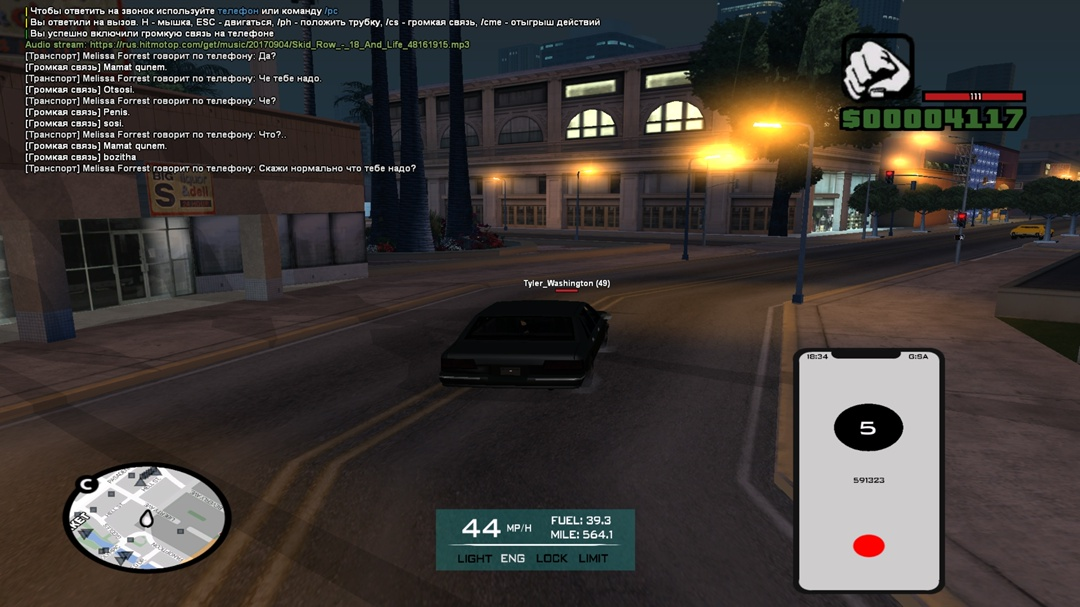Screen dimensions: 1080x607
Task: Toggle the LOCK indicator on the speedometer
Action: click(x=551, y=559)
